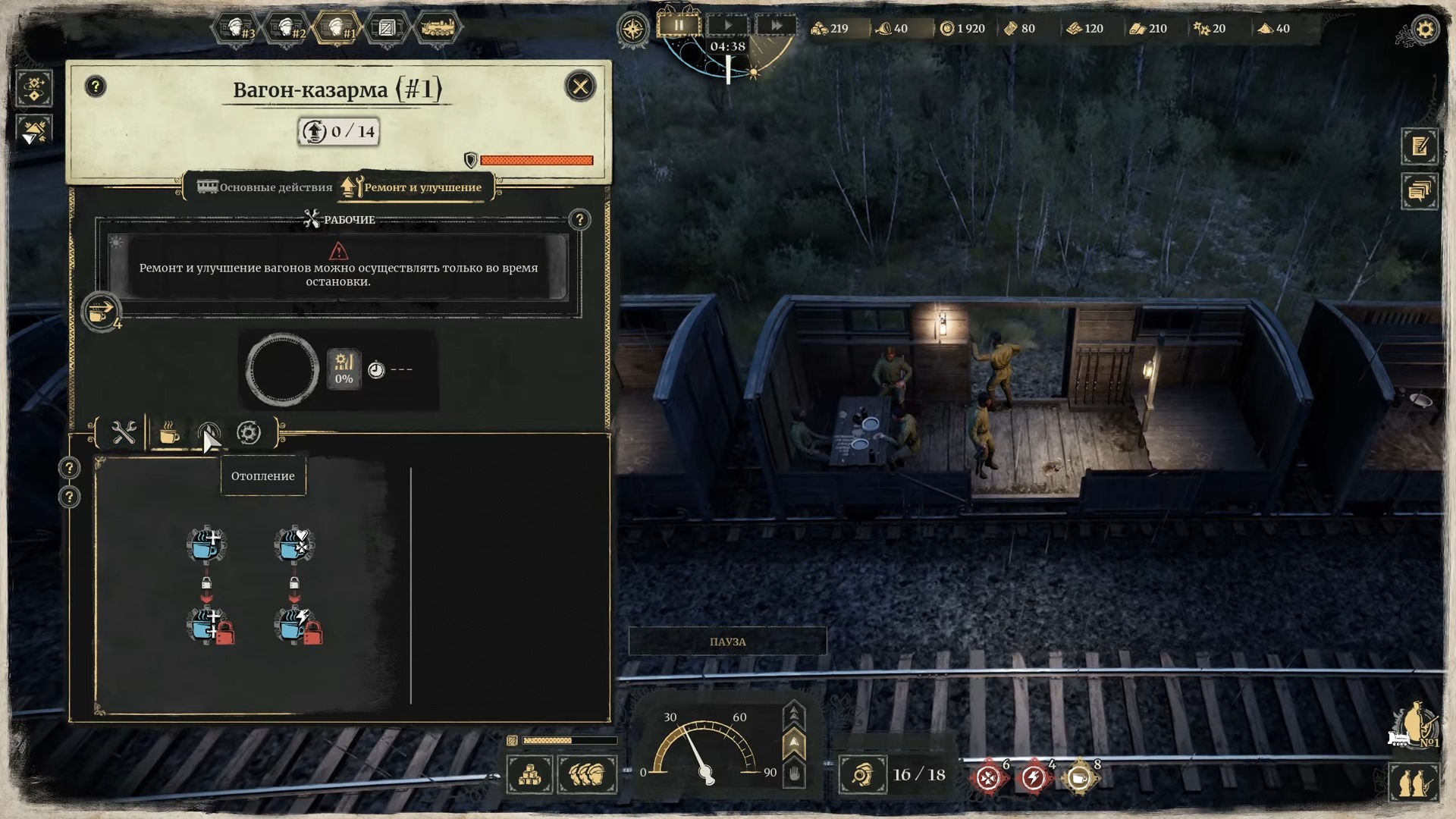
Task: Open the panel help question mark
Action: pos(96,86)
